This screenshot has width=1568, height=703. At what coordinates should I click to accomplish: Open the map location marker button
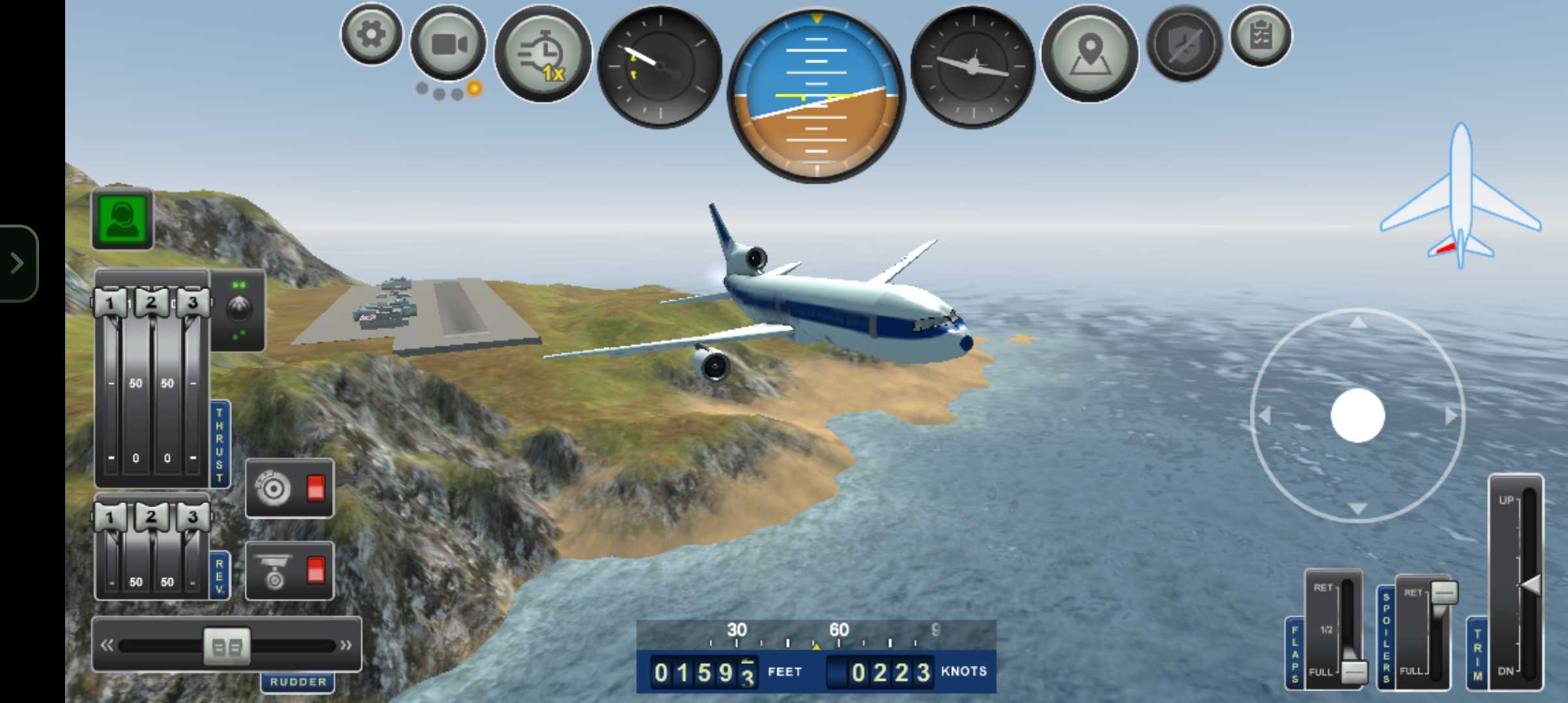click(1089, 53)
